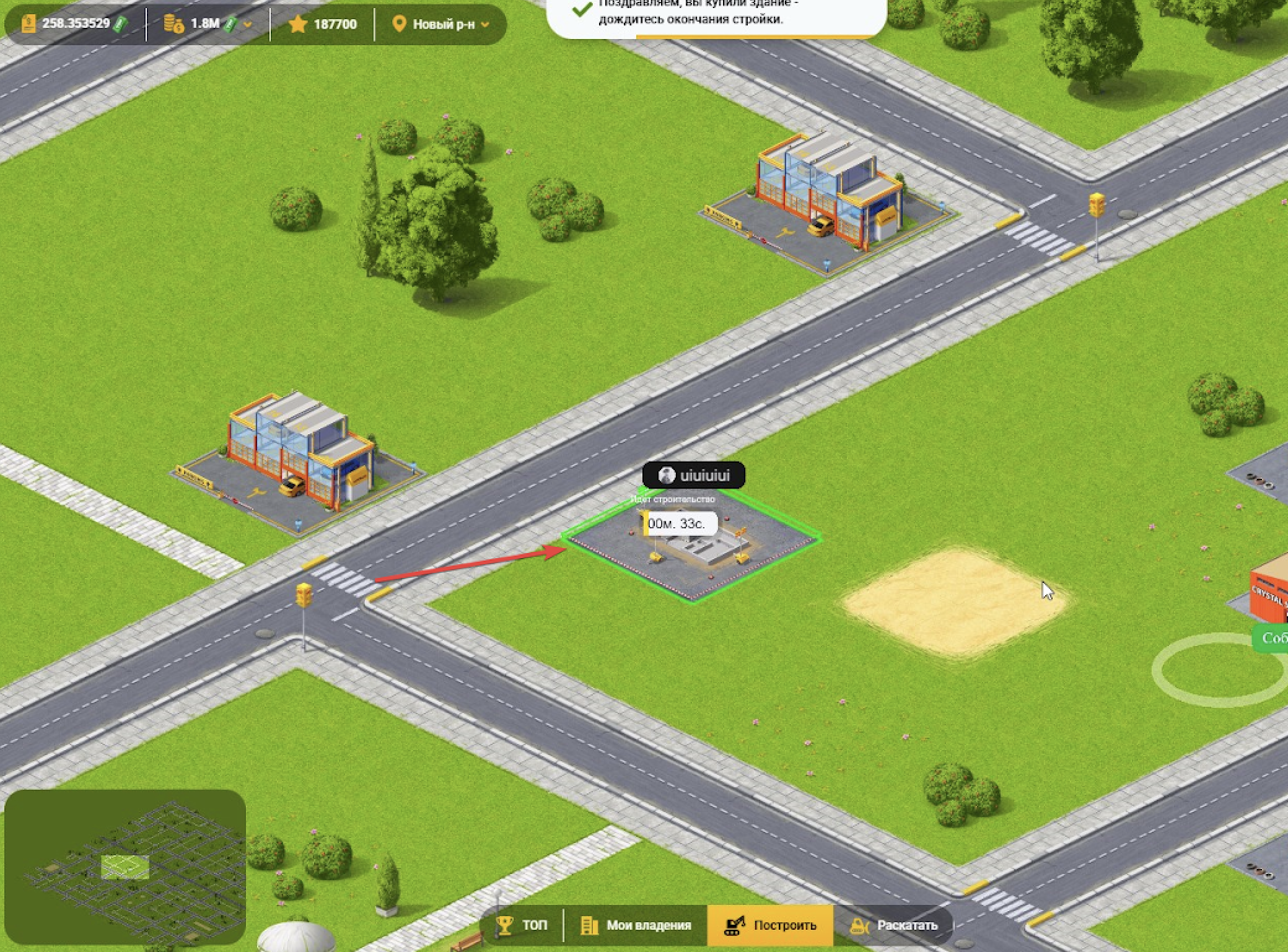1288x952 pixels.
Task: Select the uiuiuiui owner label
Action: (694, 476)
